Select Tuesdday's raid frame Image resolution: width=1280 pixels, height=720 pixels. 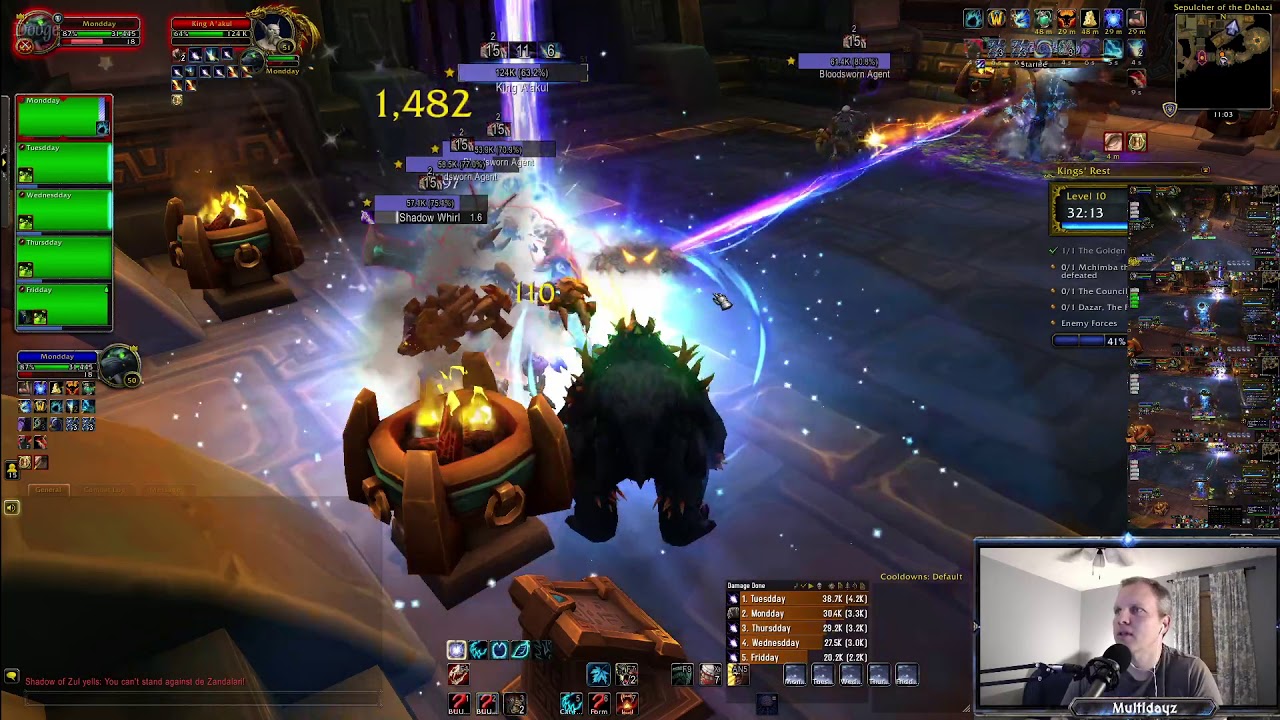pyautogui.click(x=64, y=165)
